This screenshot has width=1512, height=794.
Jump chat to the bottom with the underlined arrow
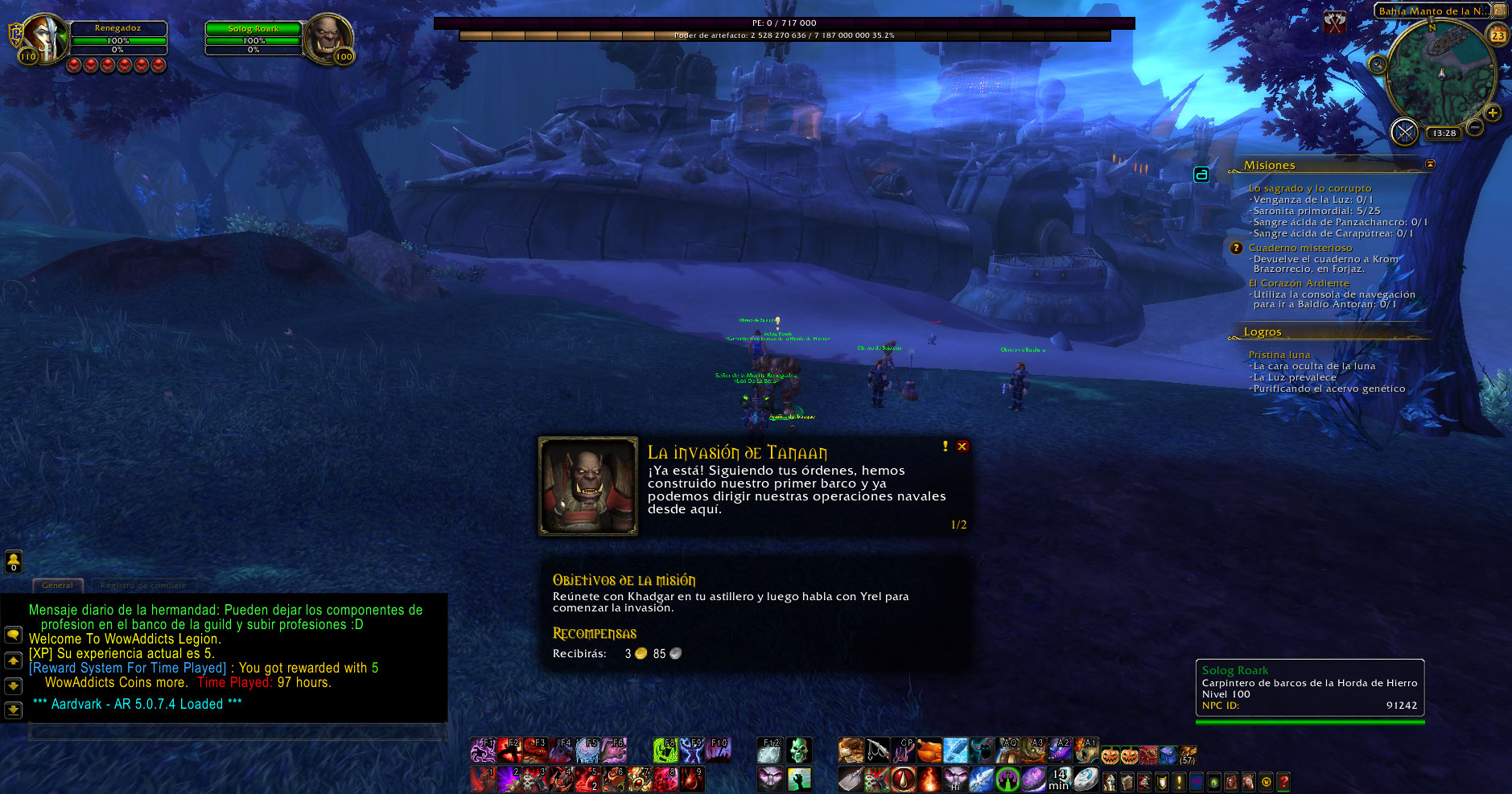point(14,710)
